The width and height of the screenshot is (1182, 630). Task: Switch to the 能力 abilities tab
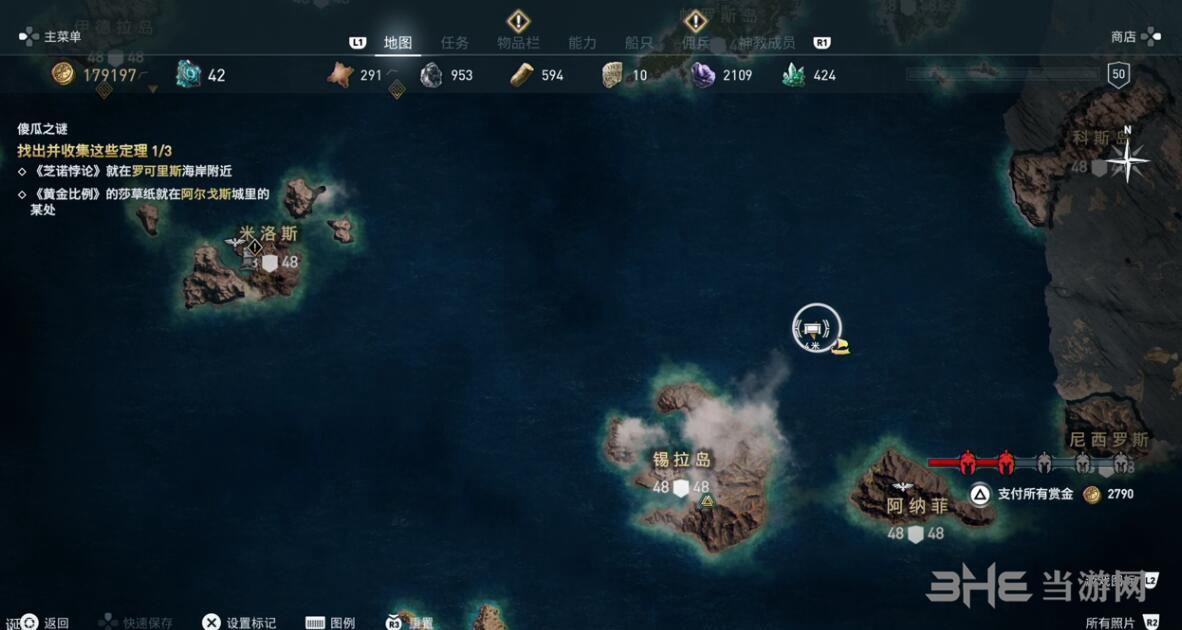(x=582, y=43)
